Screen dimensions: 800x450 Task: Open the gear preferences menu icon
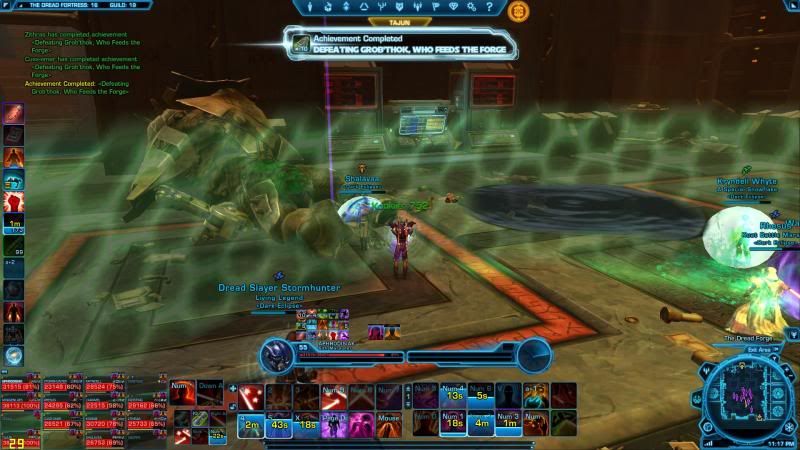[473, 6]
